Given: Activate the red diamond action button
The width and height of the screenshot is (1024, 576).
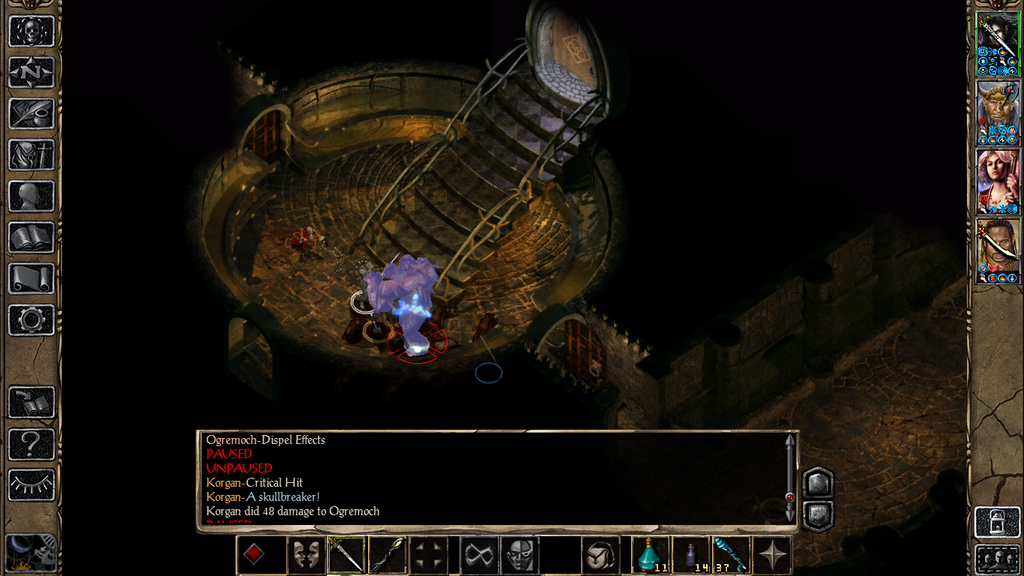Looking at the screenshot, I should [x=254, y=555].
